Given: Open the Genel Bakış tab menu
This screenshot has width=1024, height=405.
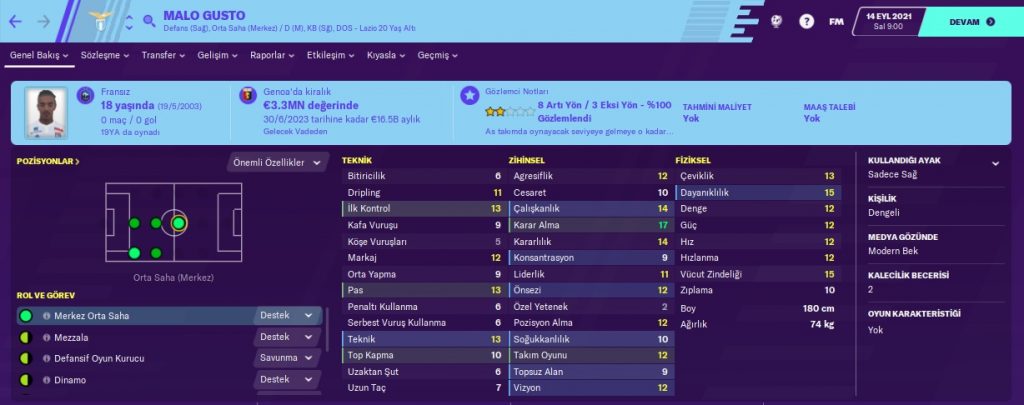Looking at the screenshot, I should [40, 56].
